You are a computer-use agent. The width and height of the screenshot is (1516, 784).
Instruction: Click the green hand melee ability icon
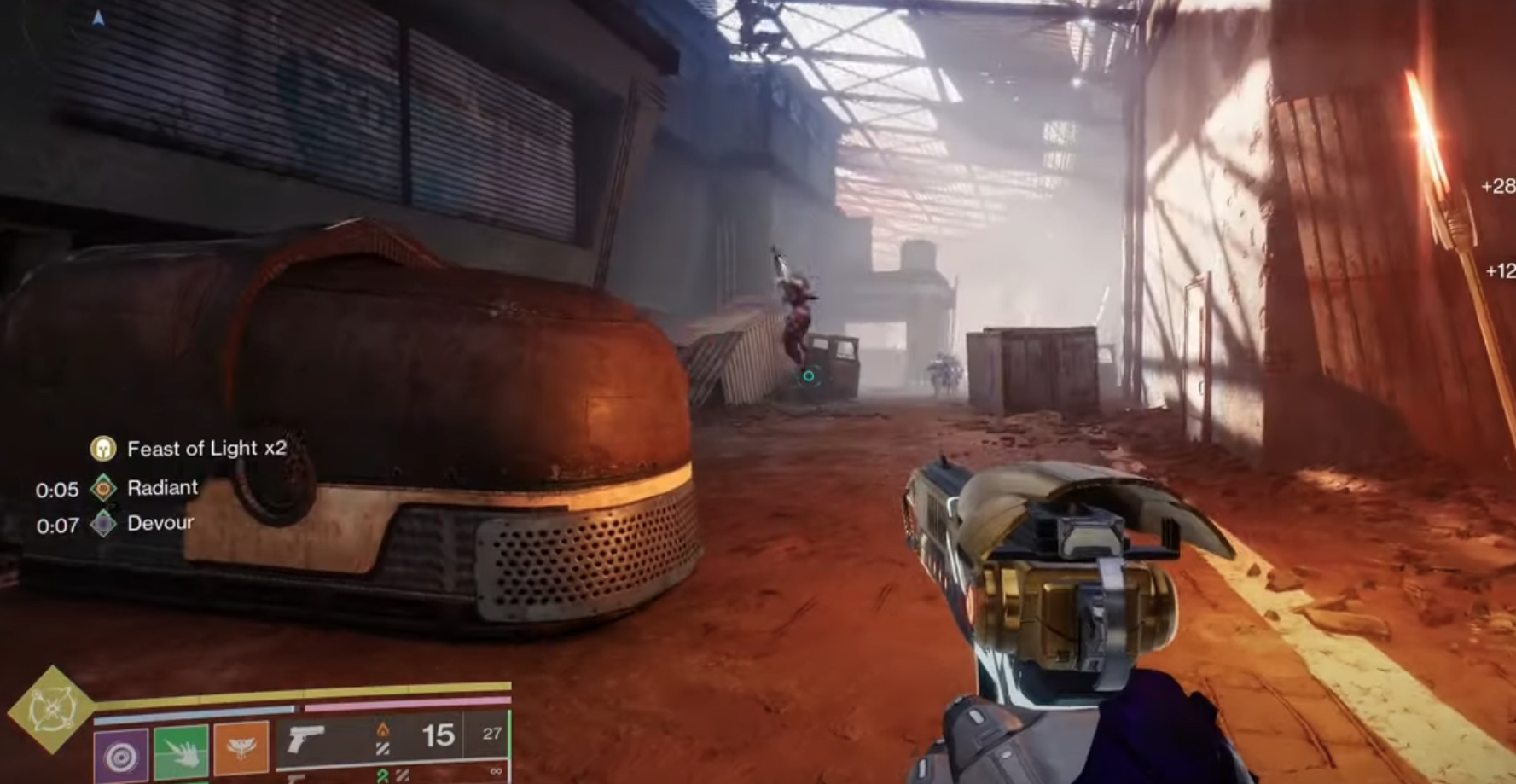181,753
